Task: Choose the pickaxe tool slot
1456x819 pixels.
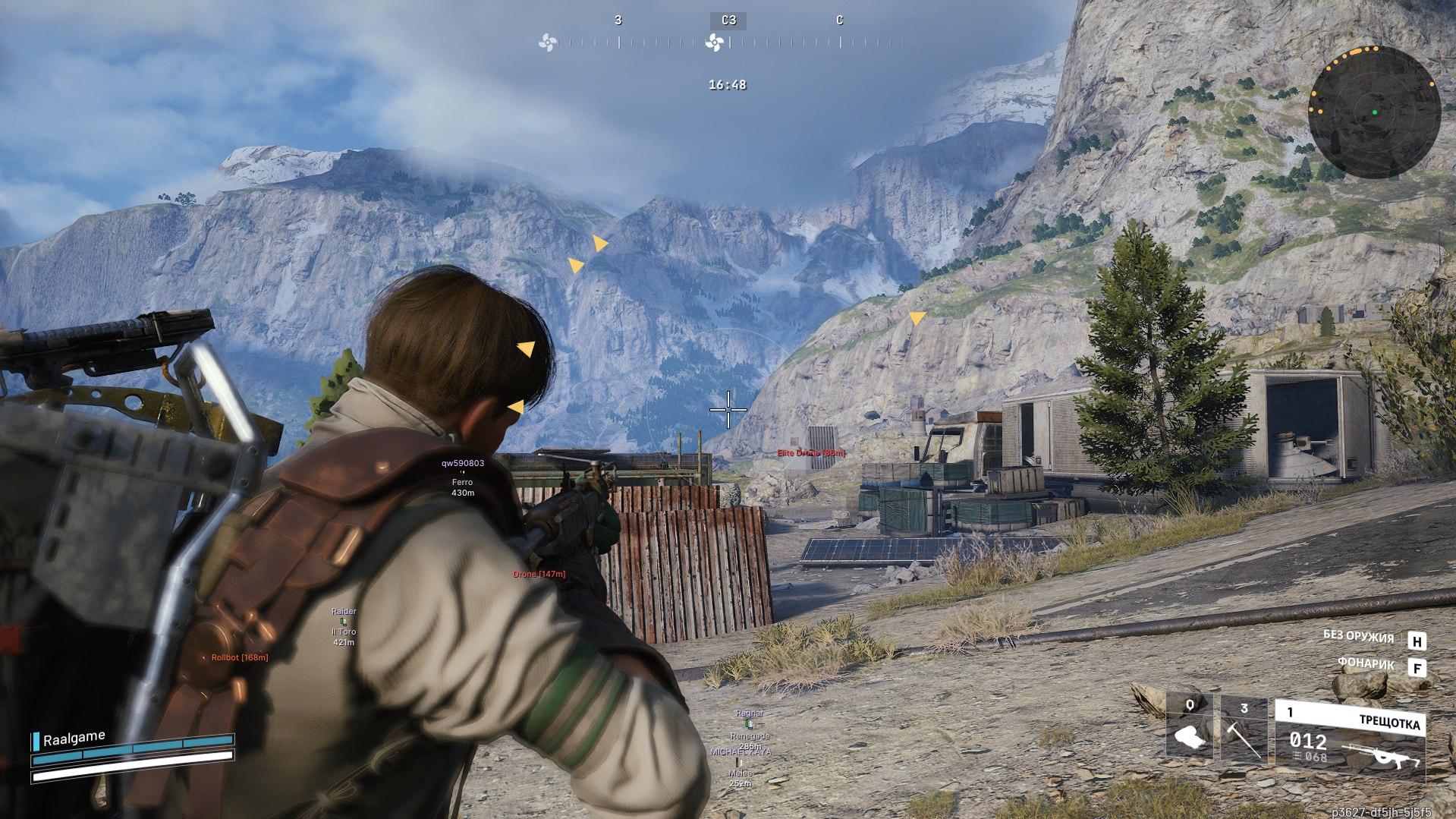Action: click(x=1243, y=729)
